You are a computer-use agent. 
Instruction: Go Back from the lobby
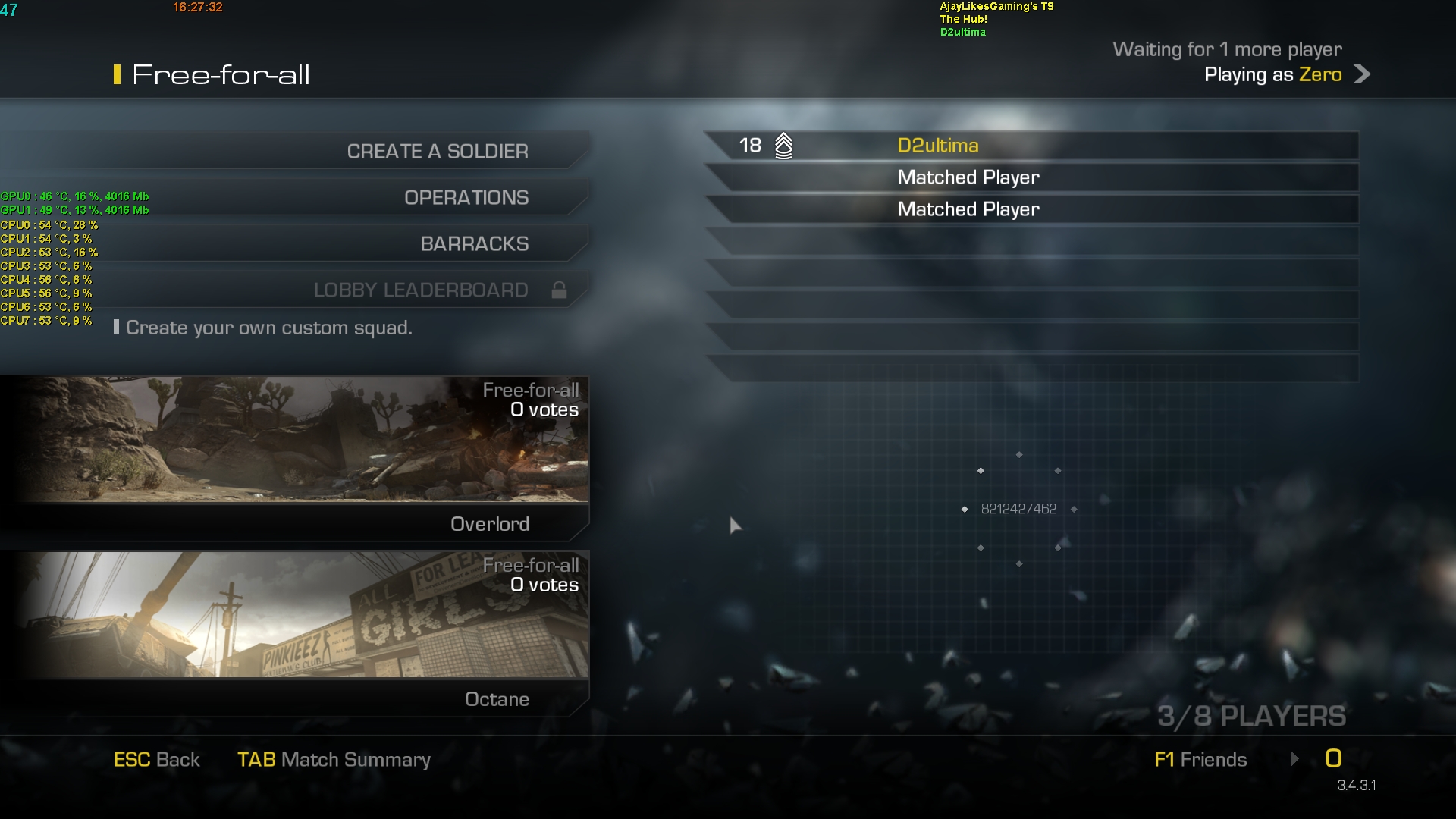coord(156,759)
